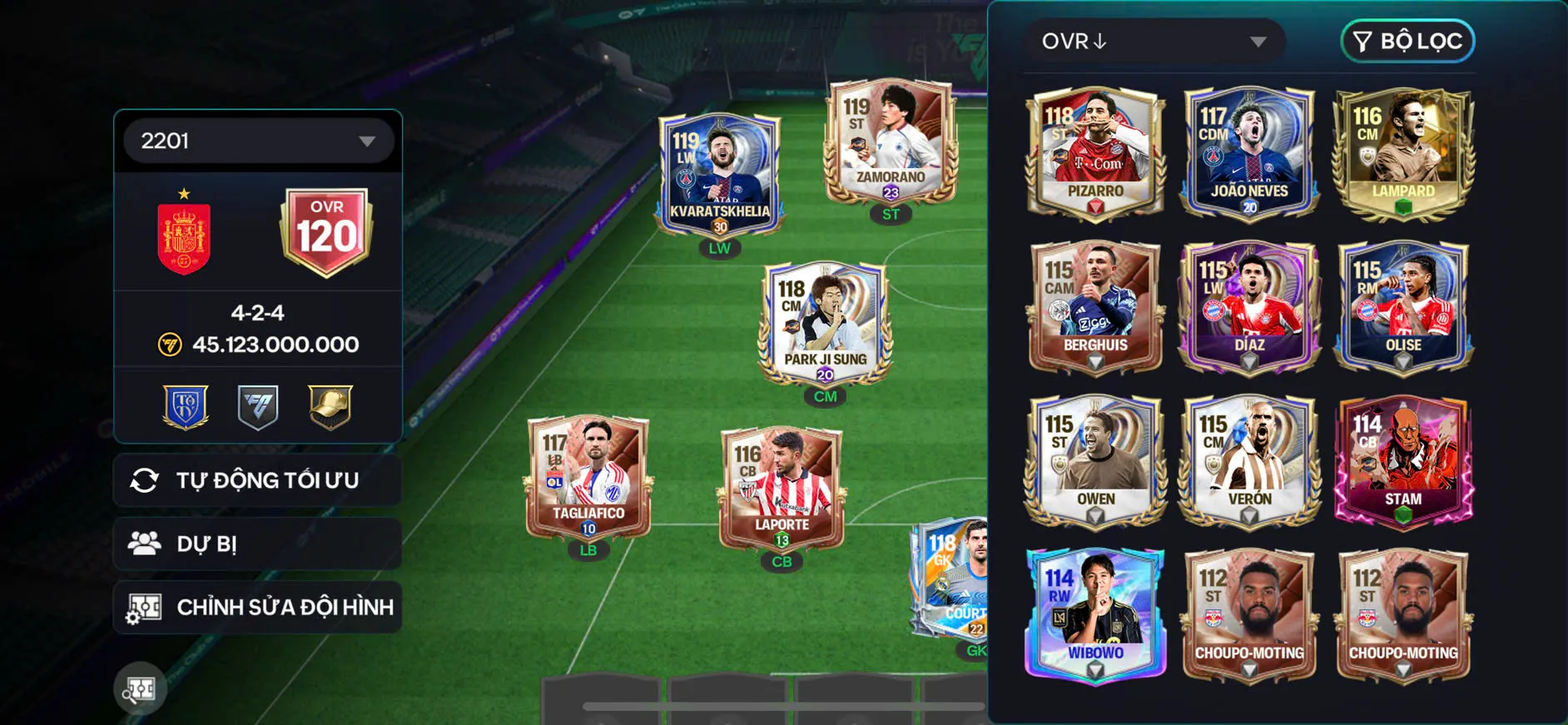This screenshot has width=1568, height=725.
Task: Choose the Berghuis 115 CAM card
Action: click(1095, 308)
